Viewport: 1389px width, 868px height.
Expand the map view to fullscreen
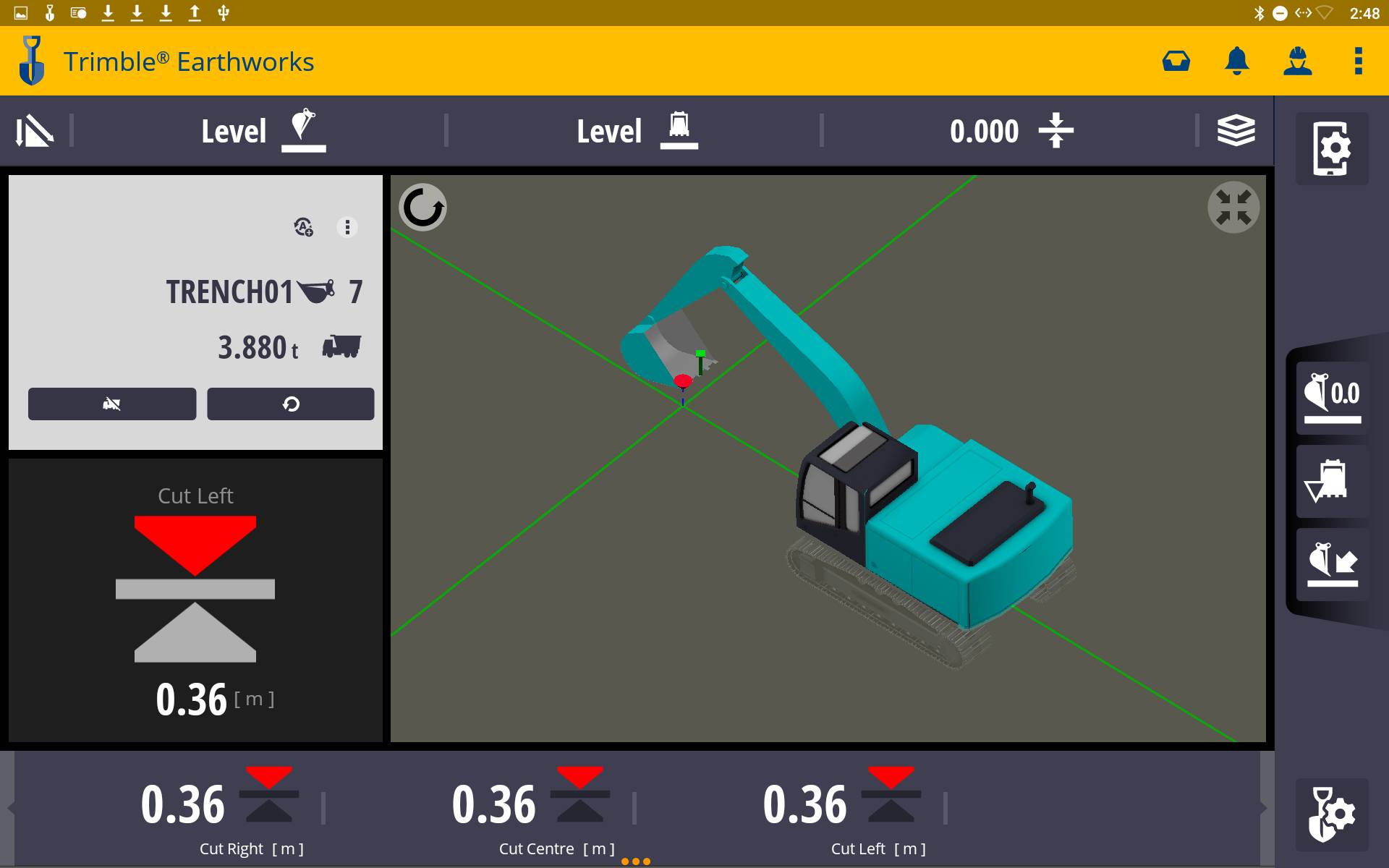point(1234,207)
